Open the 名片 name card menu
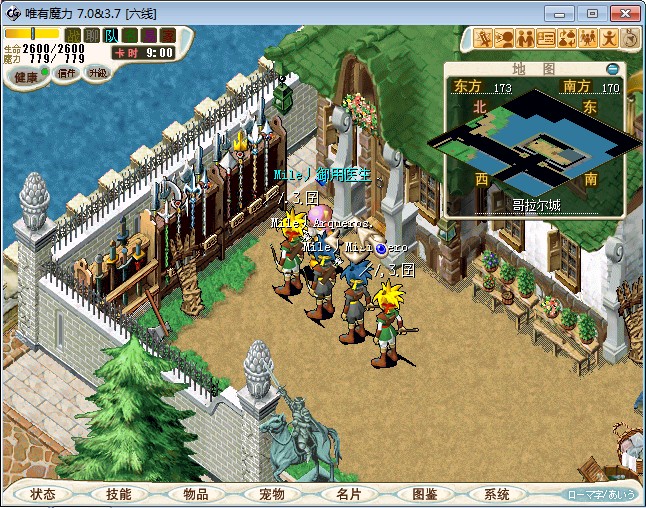Image resolution: width=646 pixels, height=508 pixels. (347, 494)
